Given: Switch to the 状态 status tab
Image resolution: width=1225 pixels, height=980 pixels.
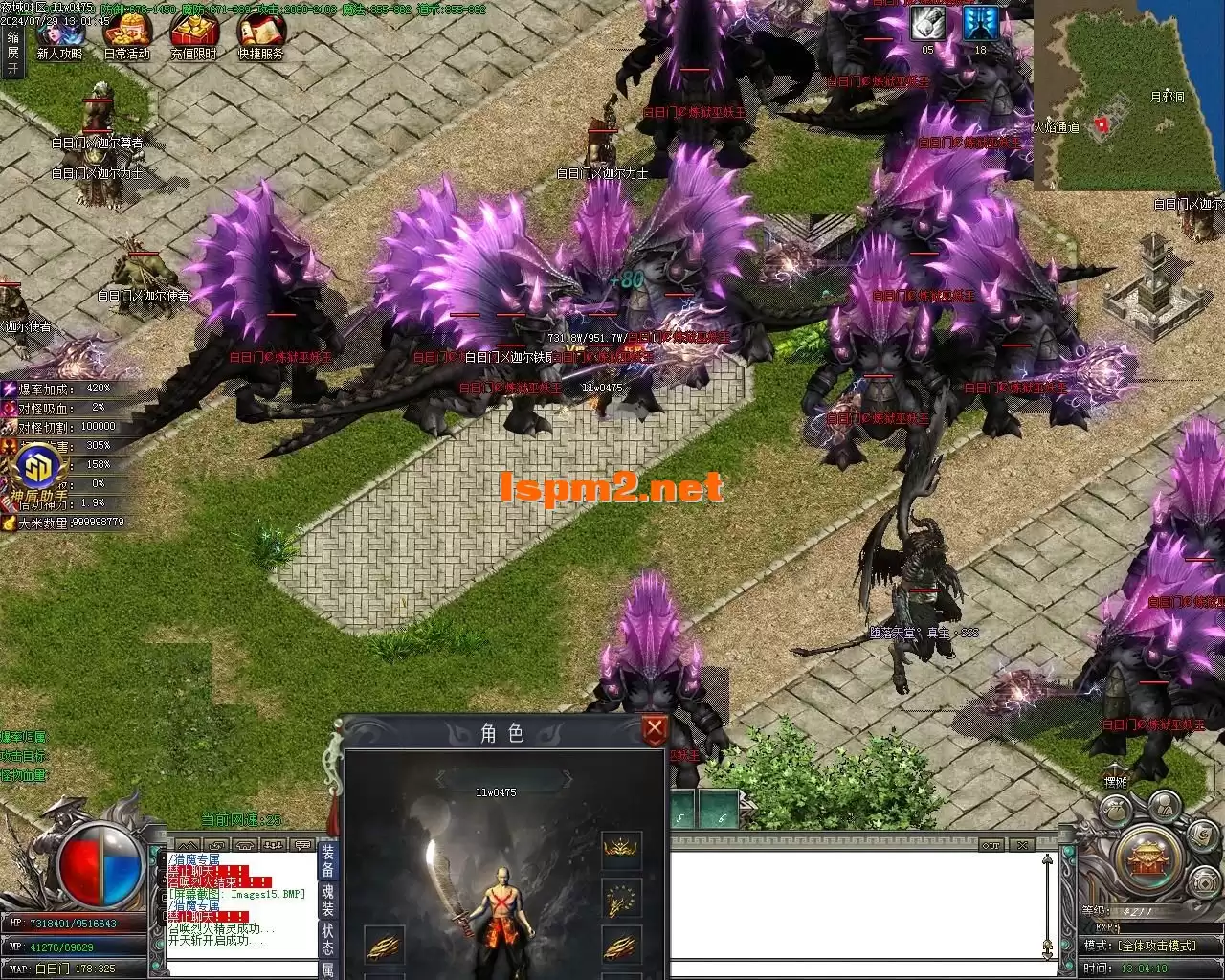Looking at the screenshot, I should [327, 940].
